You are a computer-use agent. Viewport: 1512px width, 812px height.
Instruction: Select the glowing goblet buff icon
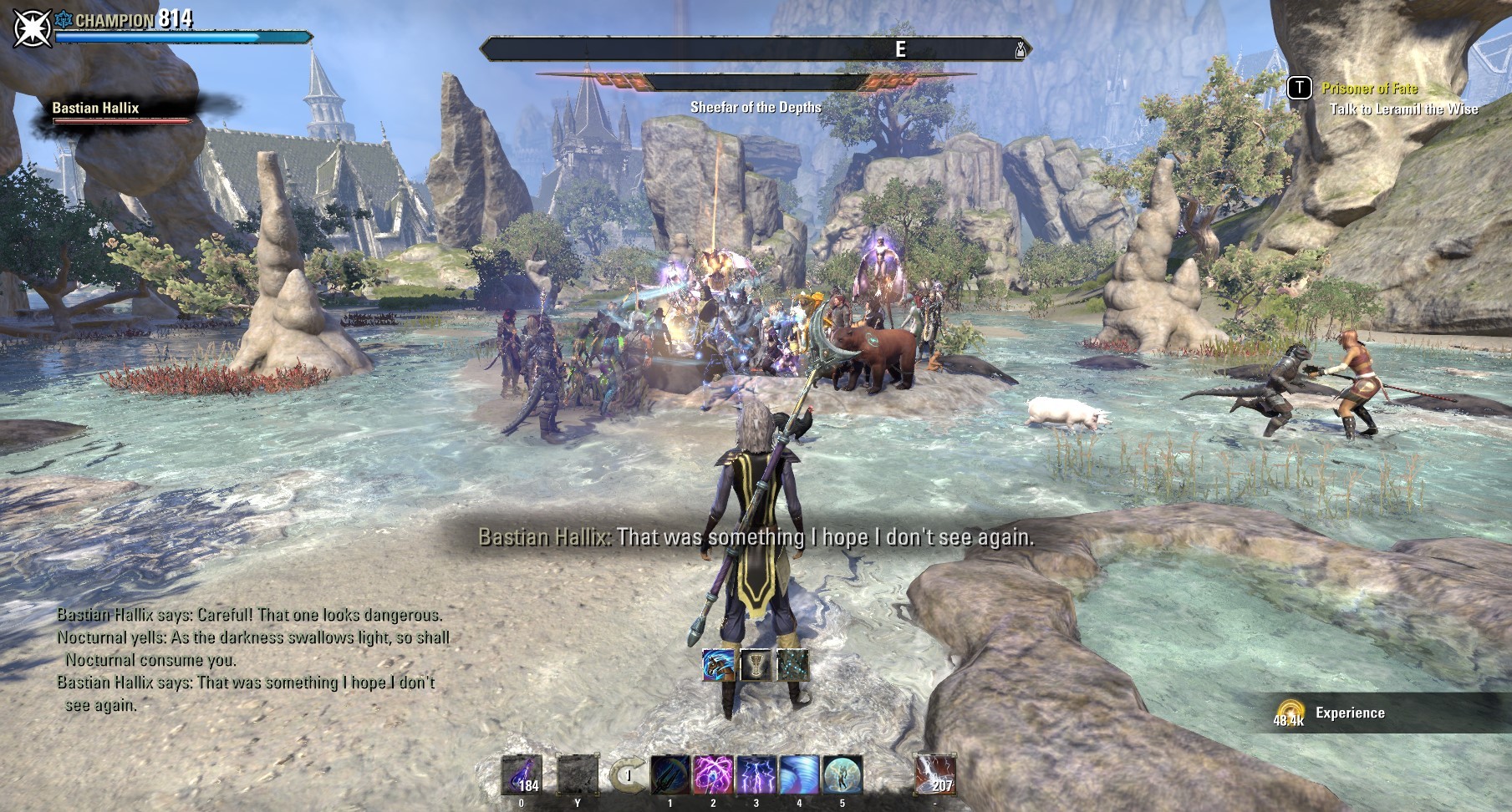tap(756, 664)
